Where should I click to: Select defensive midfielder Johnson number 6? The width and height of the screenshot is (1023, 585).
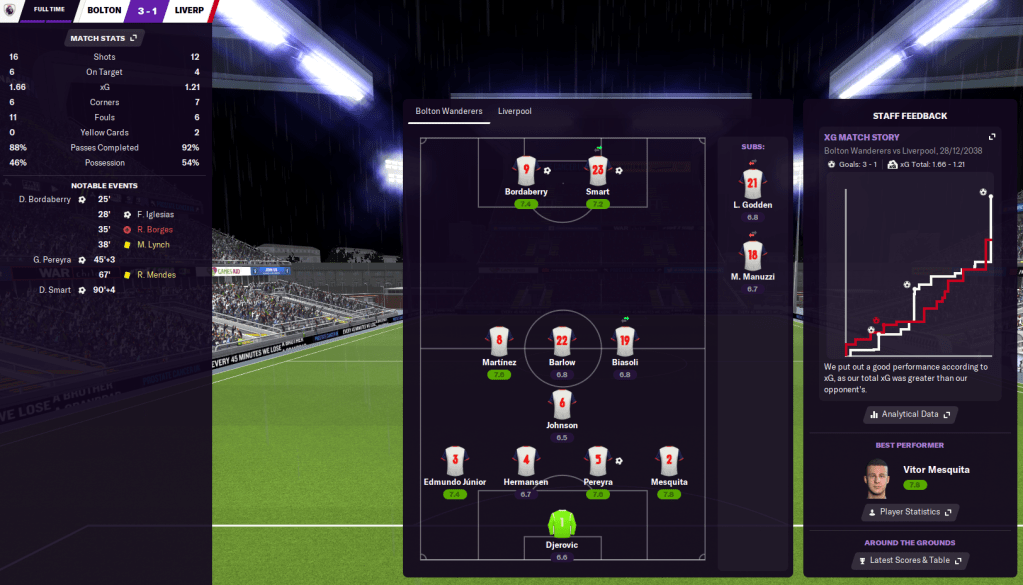tap(562, 404)
